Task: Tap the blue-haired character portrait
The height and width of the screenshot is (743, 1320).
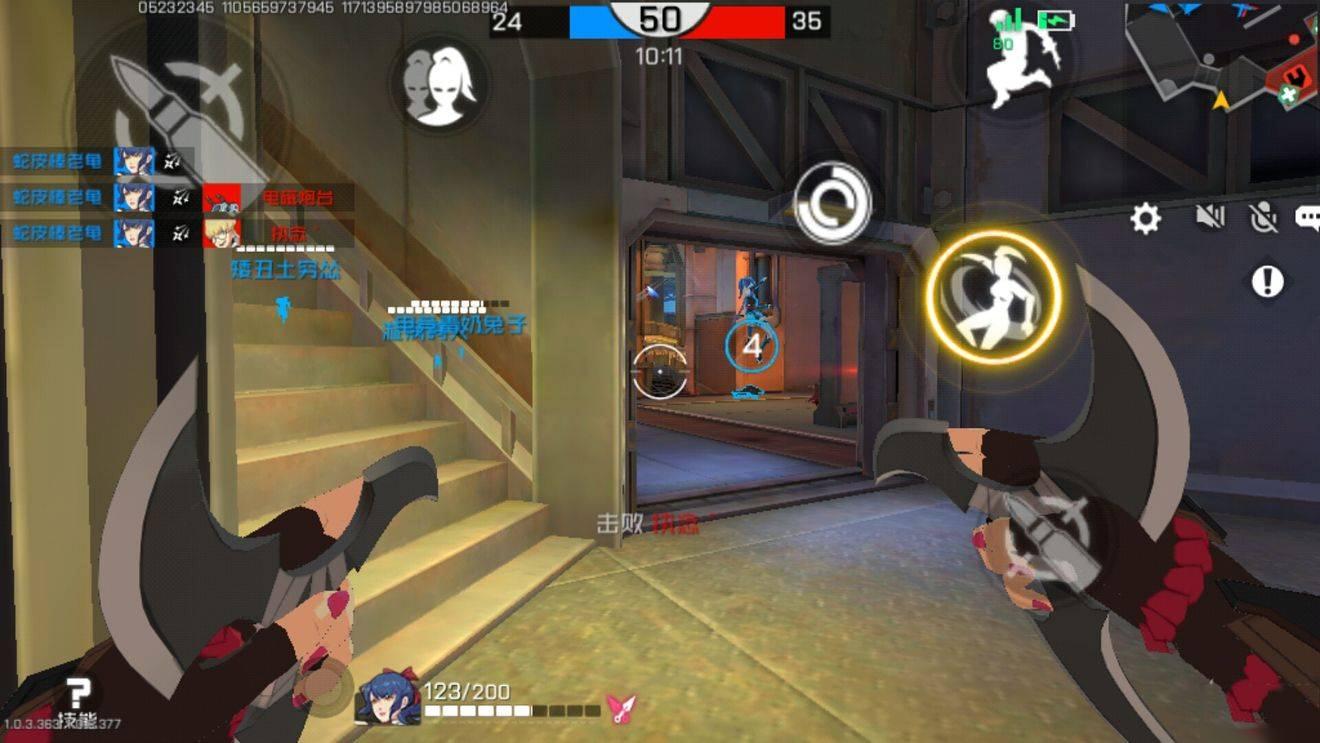Action: coord(388,696)
